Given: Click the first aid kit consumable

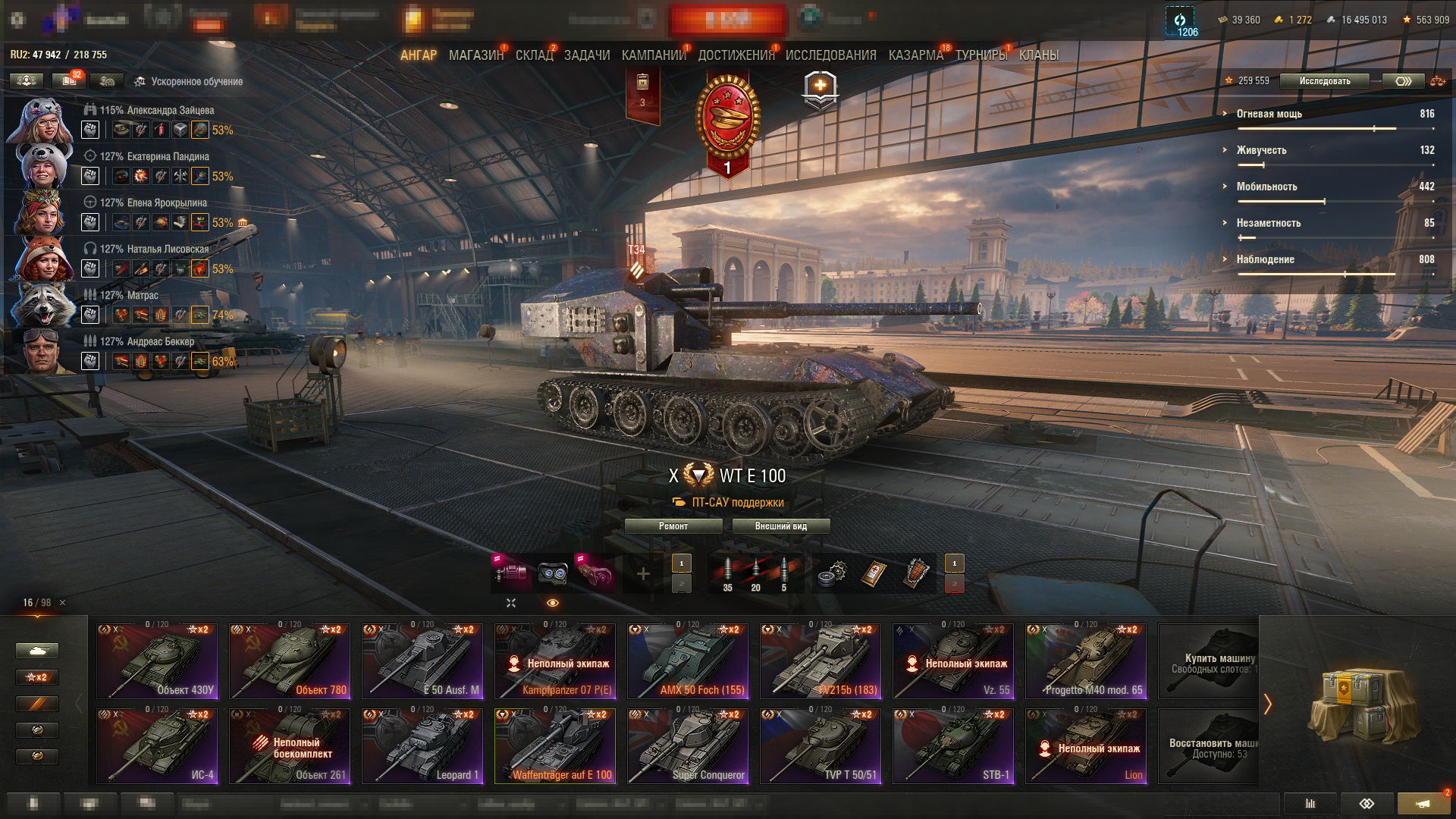Looking at the screenshot, I should coord(874,574).
